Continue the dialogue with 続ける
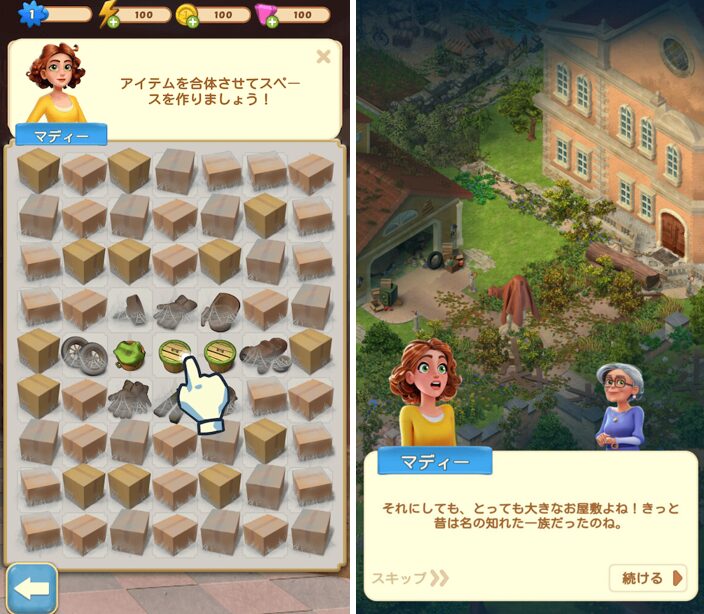This screenshot has height=614, width=704. pos(649,578)
